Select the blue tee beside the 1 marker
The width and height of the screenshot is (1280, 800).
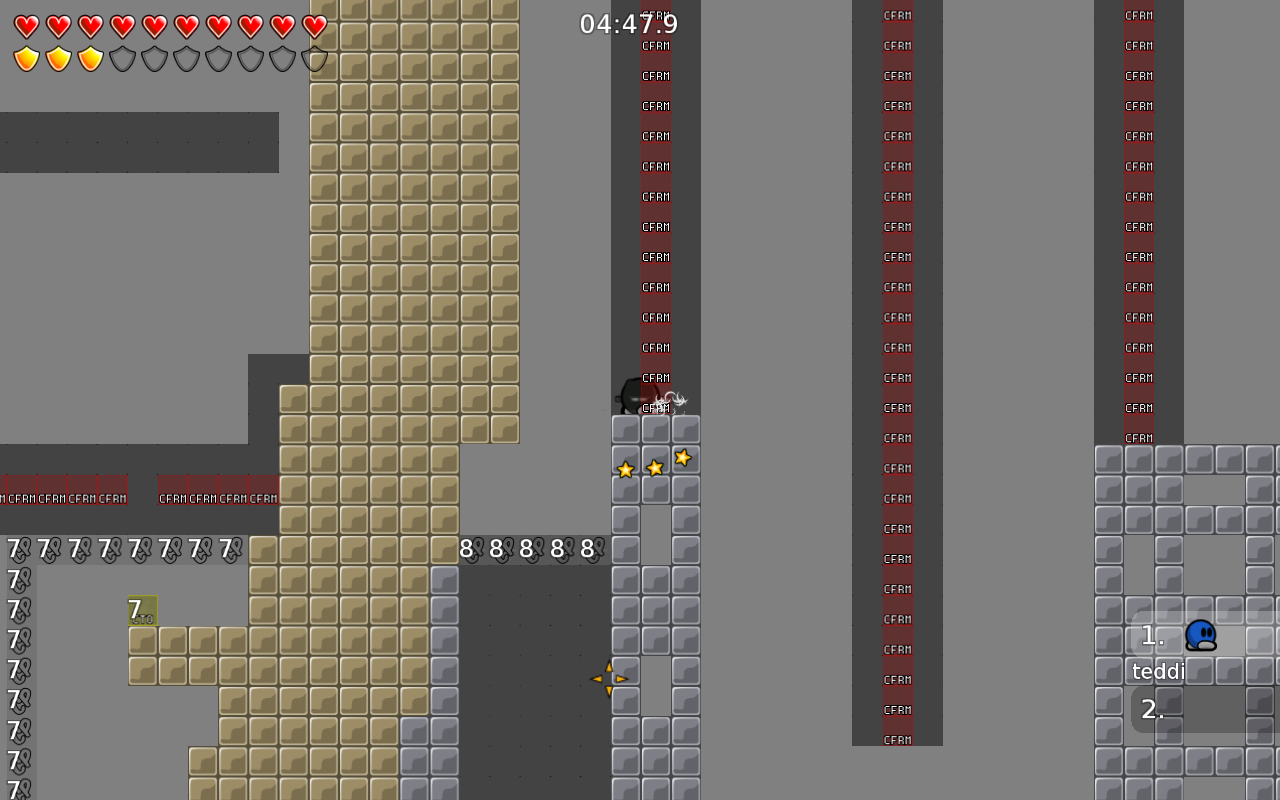coord(1200,636)
